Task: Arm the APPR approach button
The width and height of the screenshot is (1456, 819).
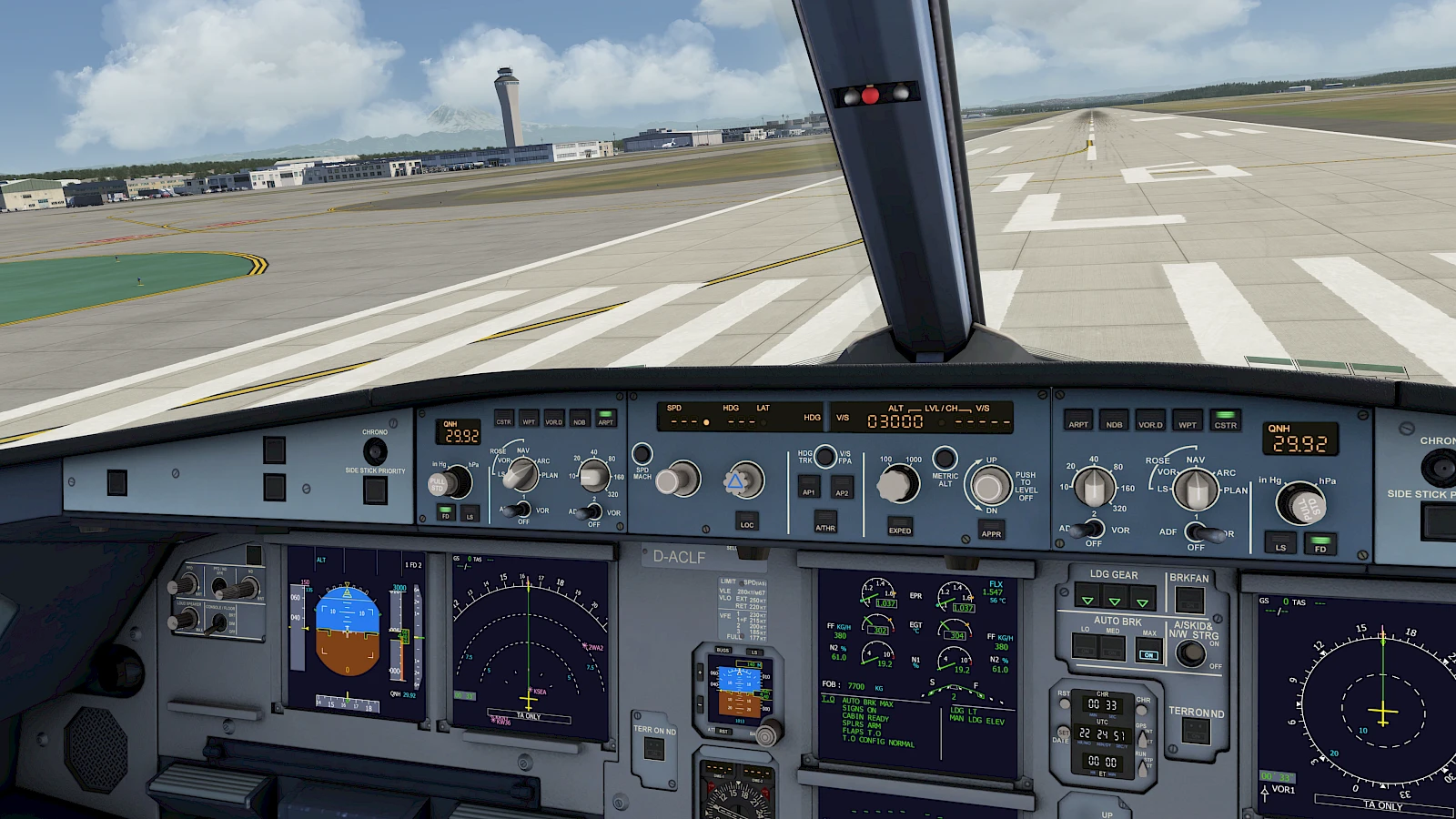Action: [x=991, y=531]
